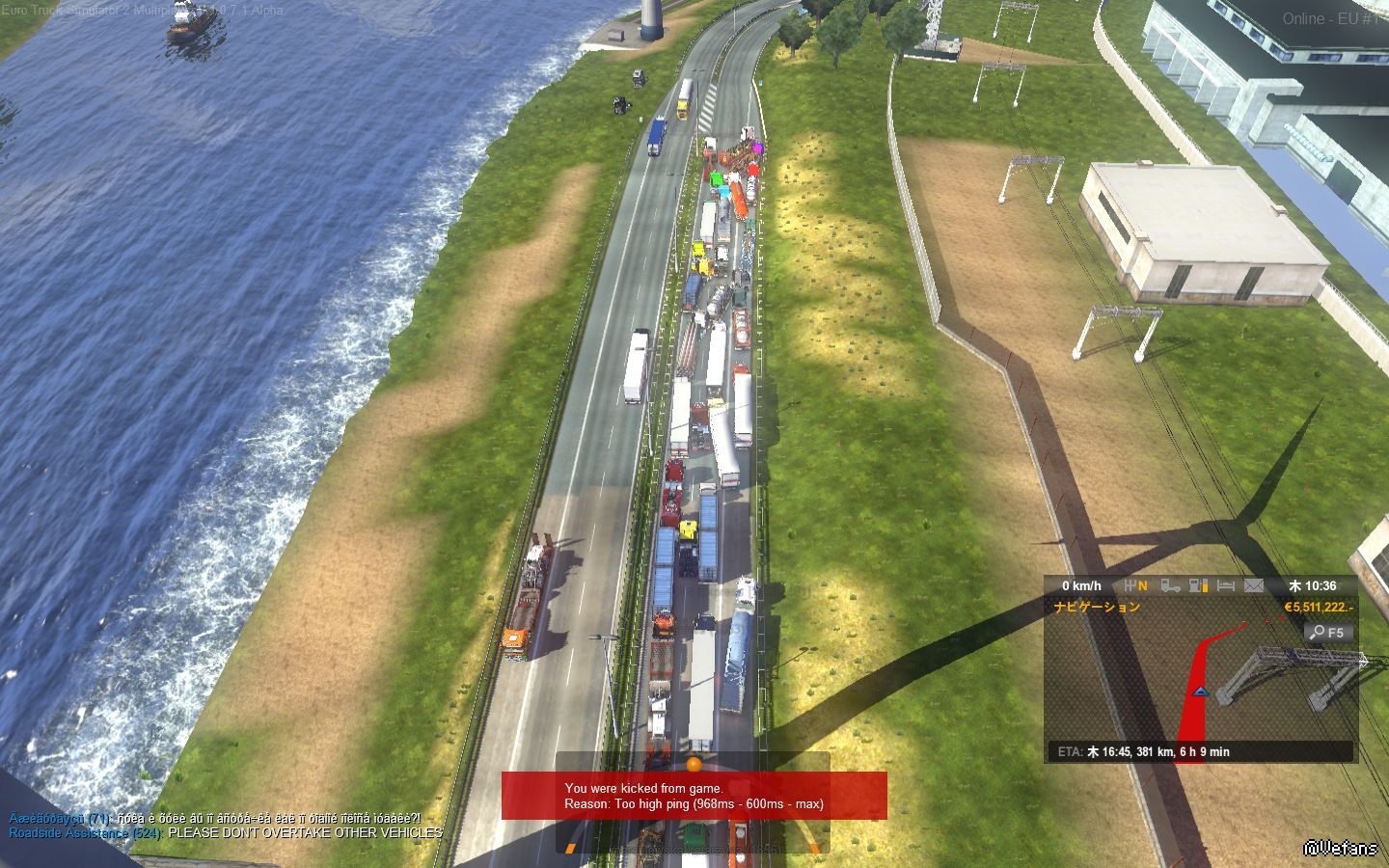Open the envelope mail icon
1389x868 pixels.
pos(1254,585)
